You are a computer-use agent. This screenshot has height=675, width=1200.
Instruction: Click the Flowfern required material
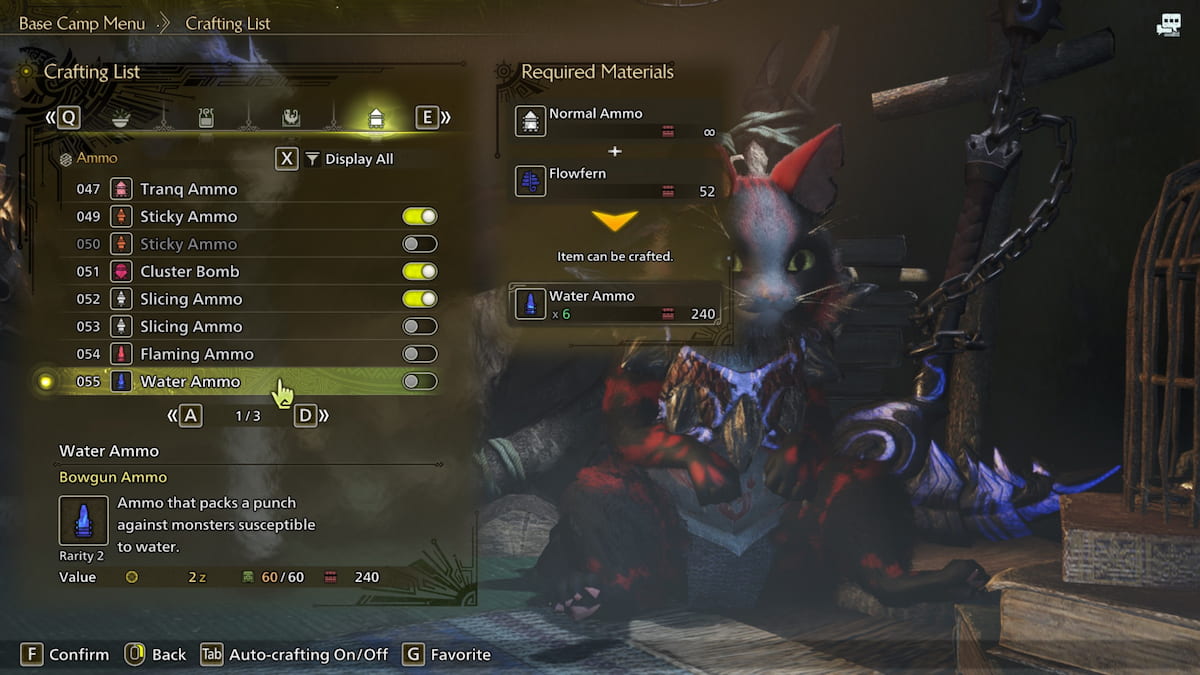(x=615, y=181)
